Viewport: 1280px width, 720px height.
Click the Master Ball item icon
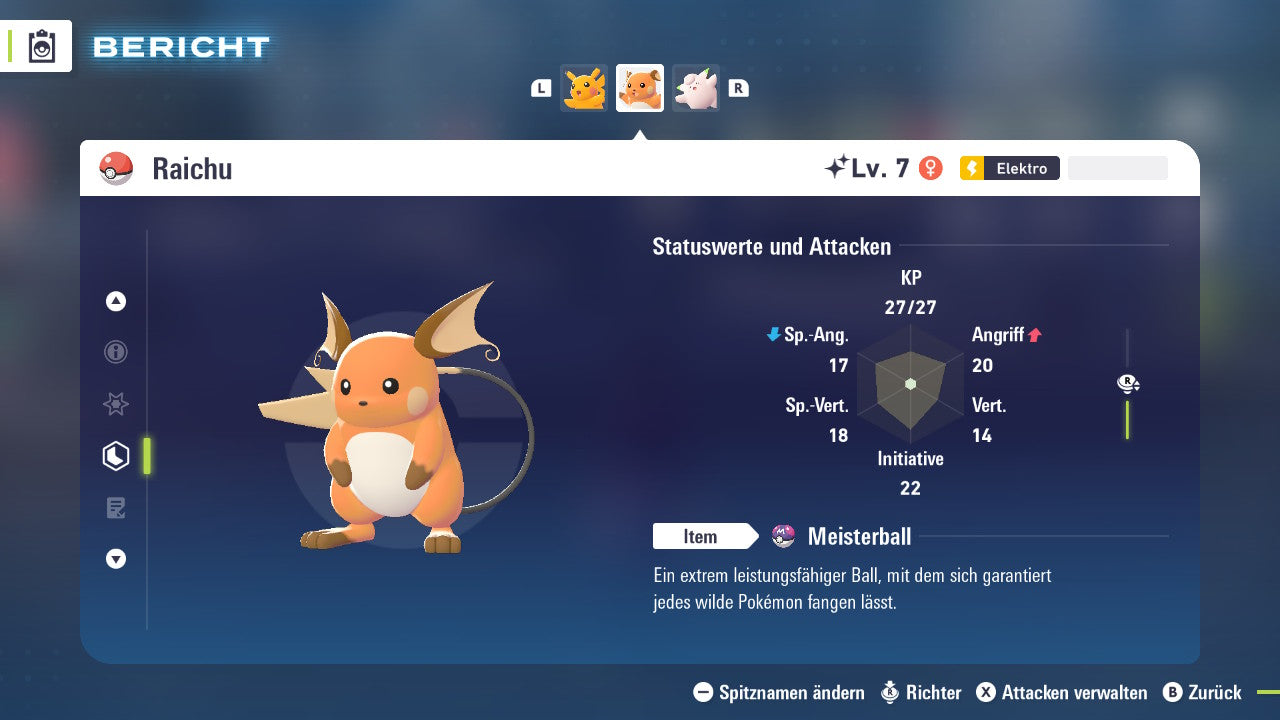(785, 536)
